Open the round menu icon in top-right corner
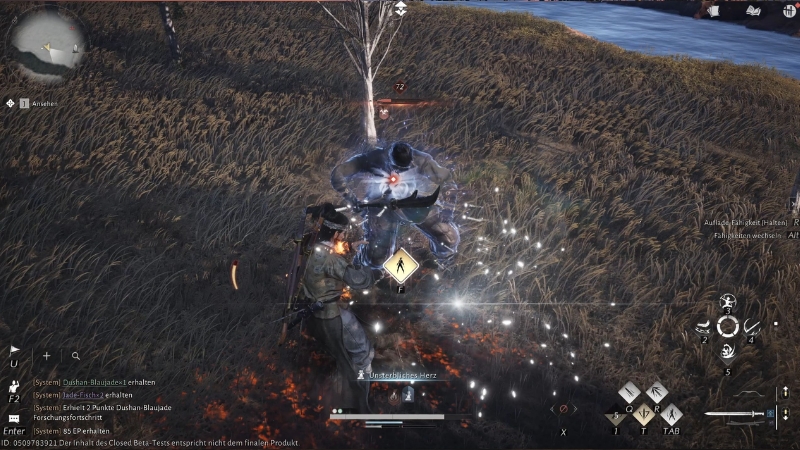Screen dimensions: 800x450 [x=790, y=10]
